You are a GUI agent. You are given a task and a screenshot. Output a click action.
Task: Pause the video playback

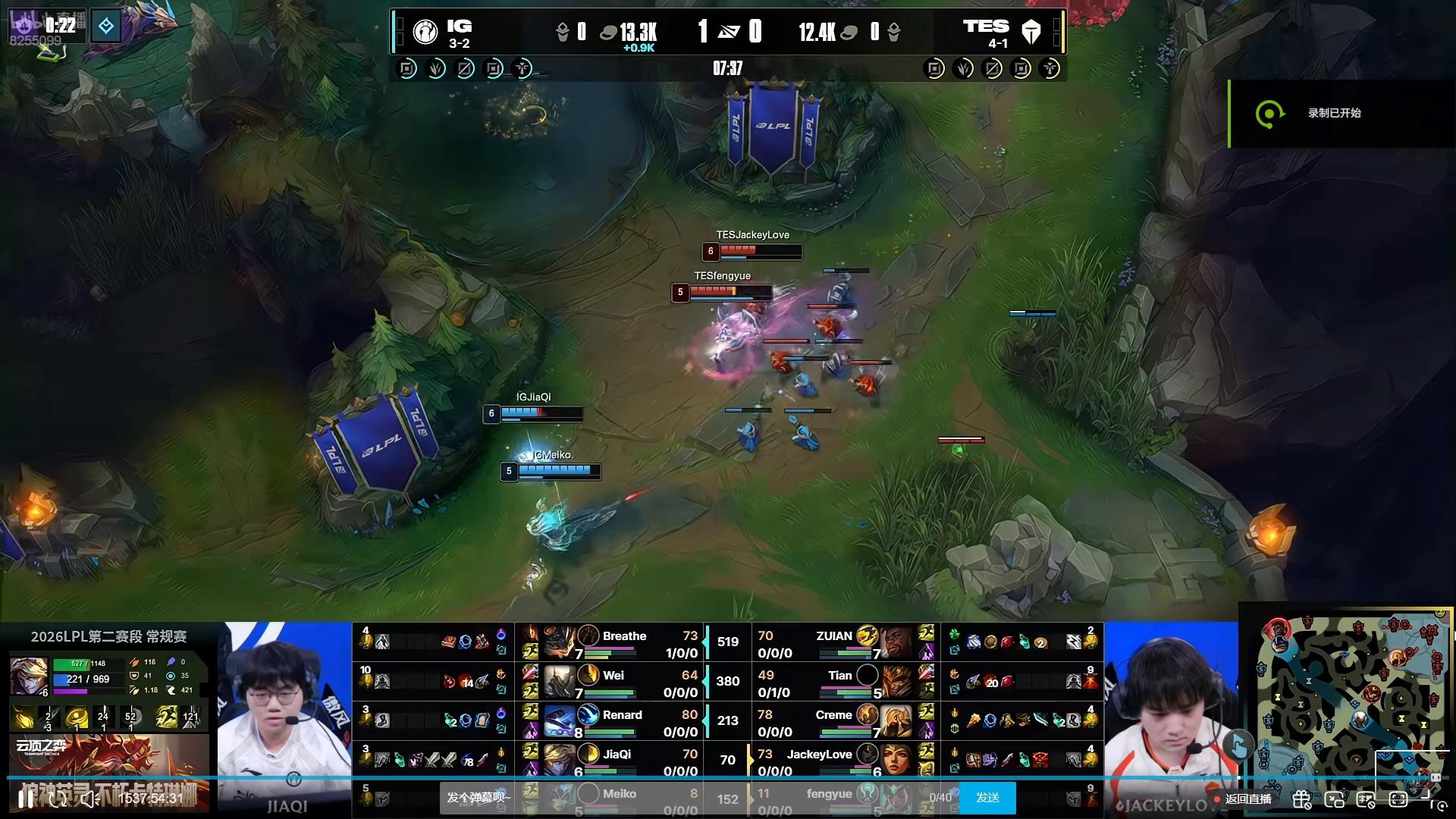26,798
